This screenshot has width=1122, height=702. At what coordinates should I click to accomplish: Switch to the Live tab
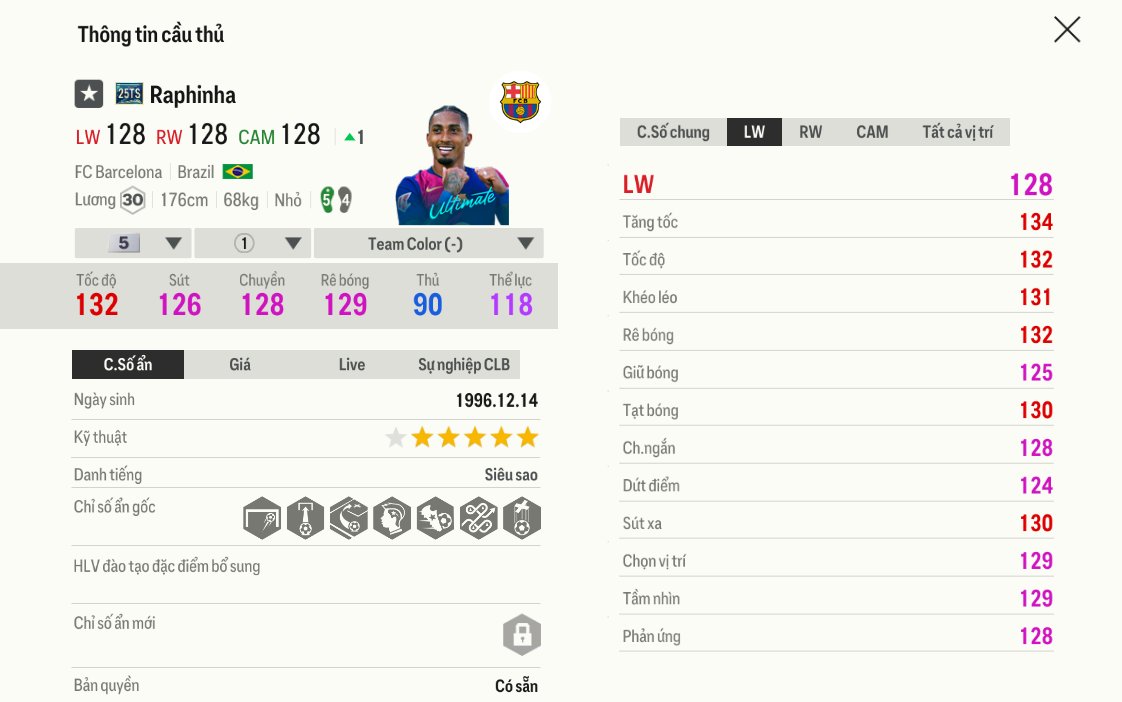coord(352,365)
